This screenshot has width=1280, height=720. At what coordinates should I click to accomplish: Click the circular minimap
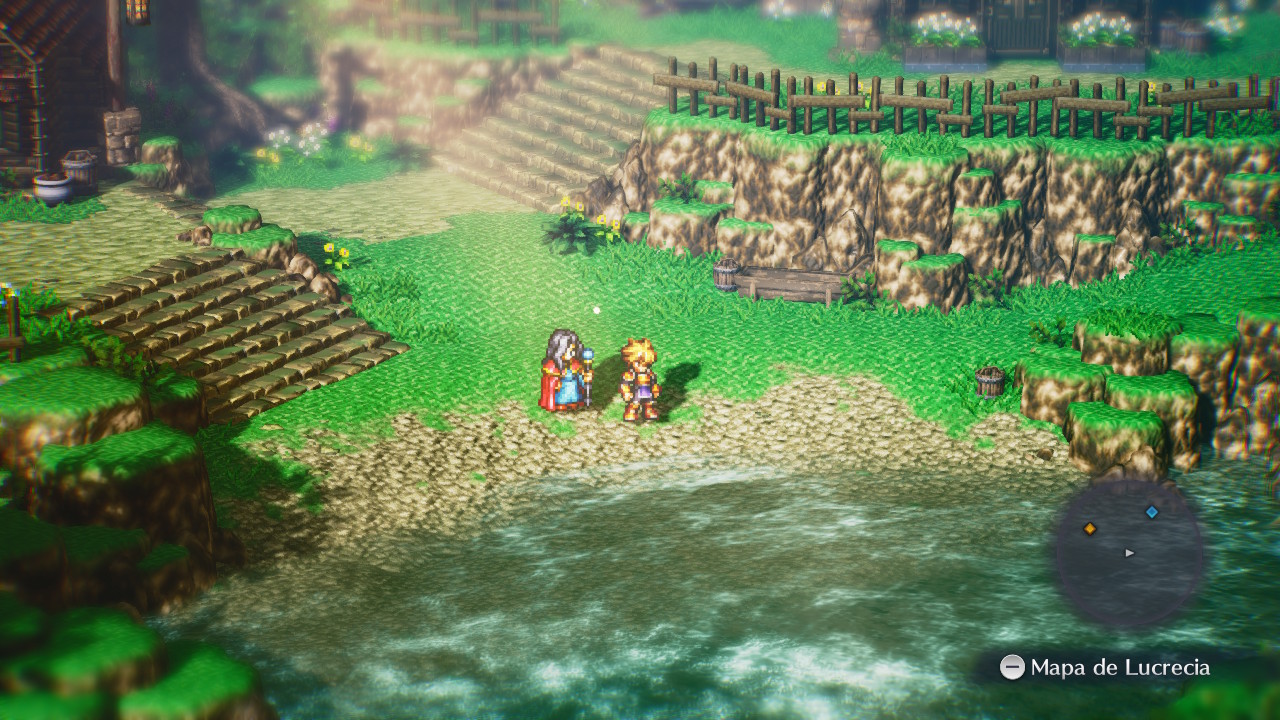[1129, 553]
